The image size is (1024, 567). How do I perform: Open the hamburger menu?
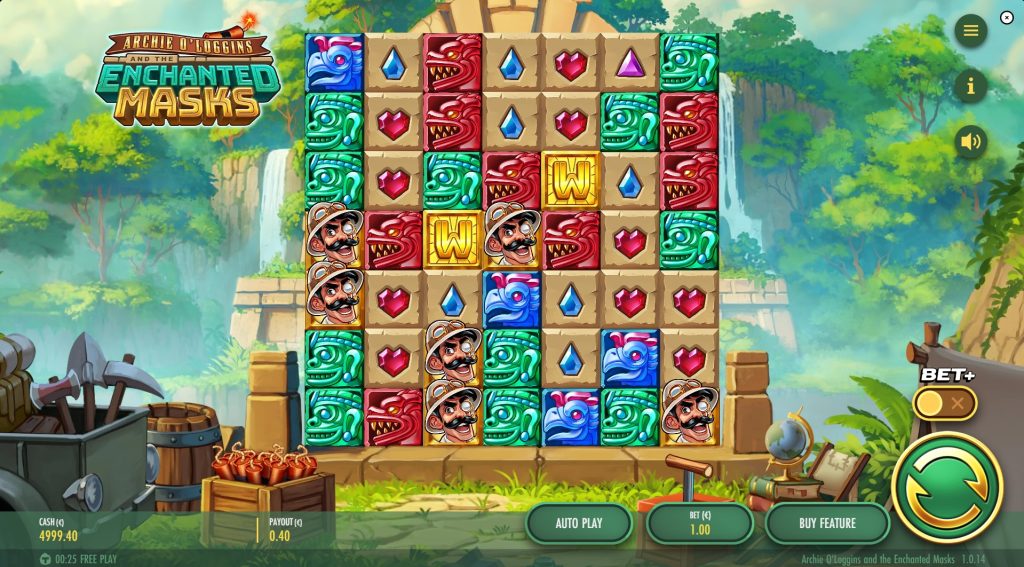(970, 30)
